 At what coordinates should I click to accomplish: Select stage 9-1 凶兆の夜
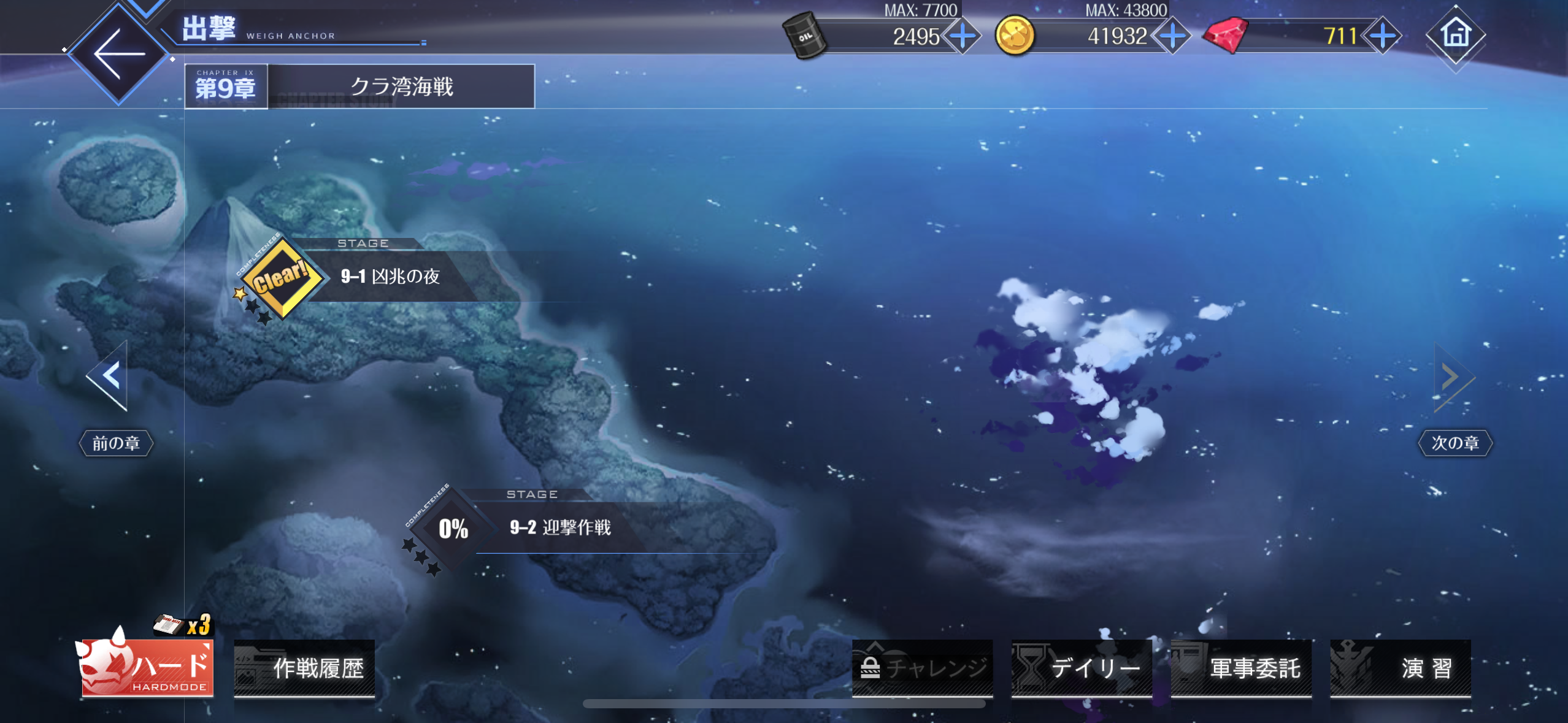pyautogui.click(x=390, y=277)
